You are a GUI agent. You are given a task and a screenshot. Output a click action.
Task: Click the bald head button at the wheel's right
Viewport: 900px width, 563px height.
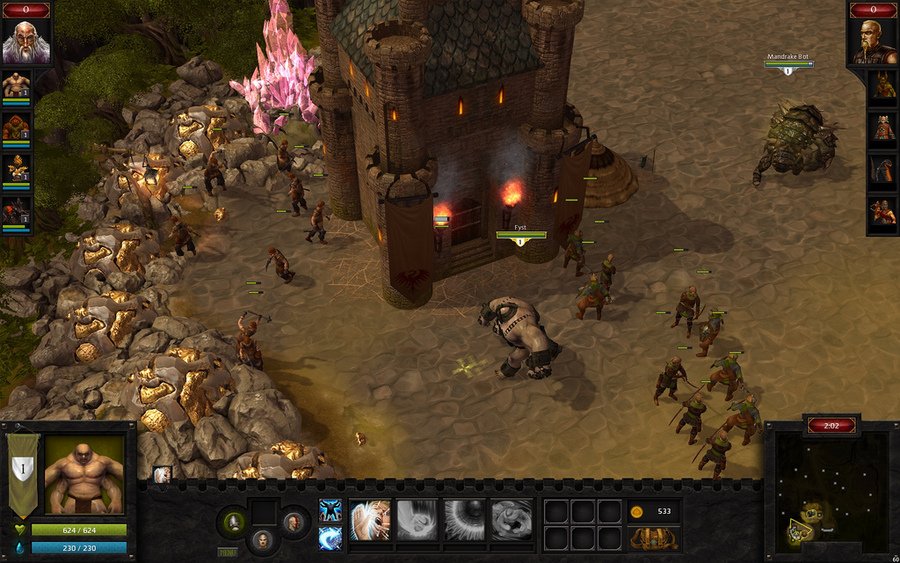(x=292, y=520)
